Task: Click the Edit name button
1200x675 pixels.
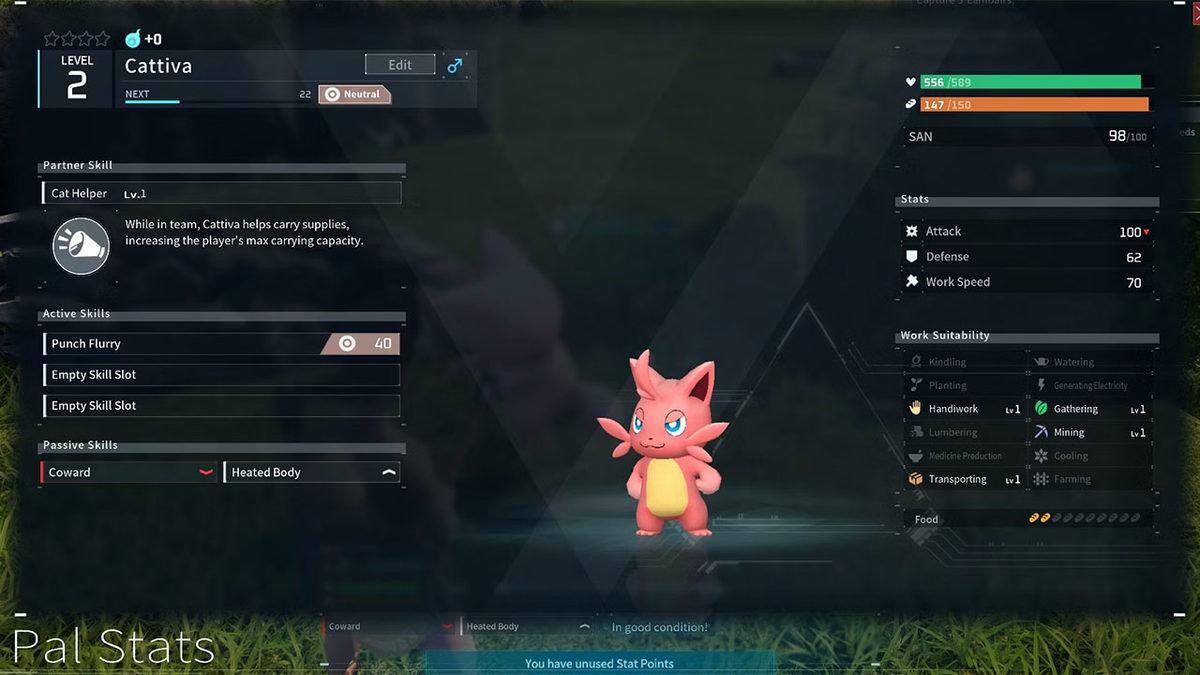Action: tap(400, 65)
